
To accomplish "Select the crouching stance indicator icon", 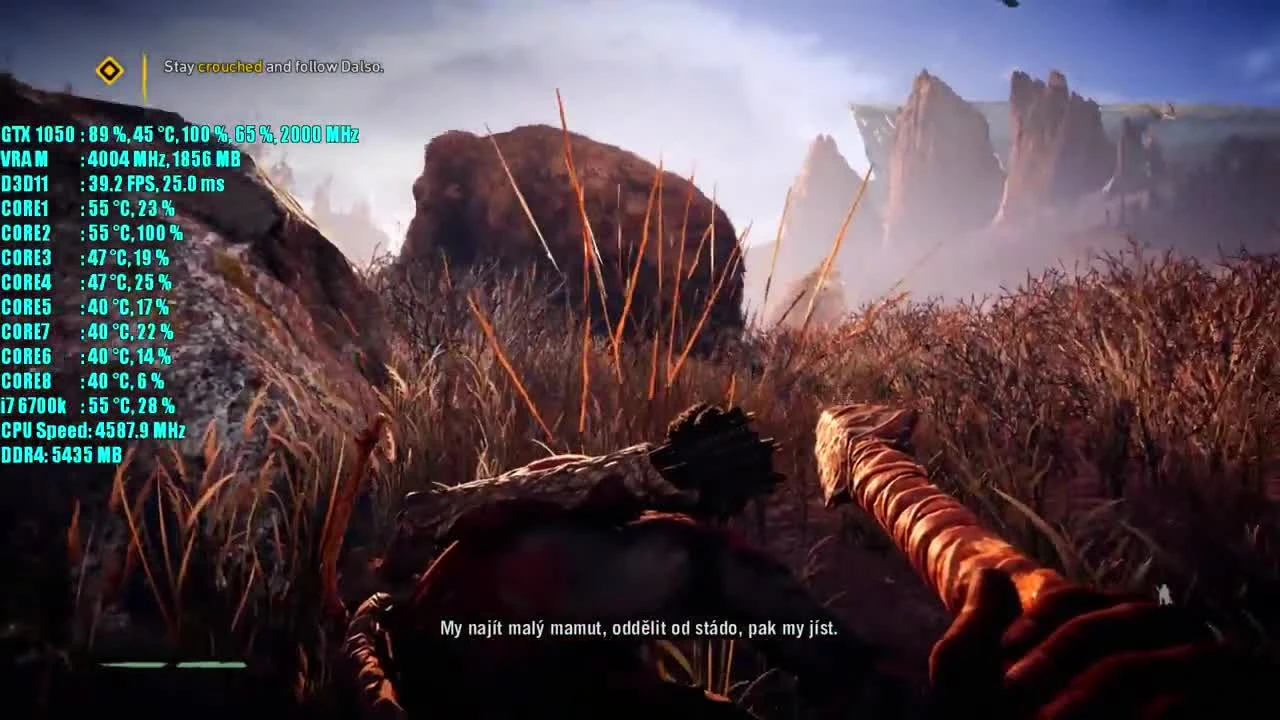I will tap(1166, 593).
